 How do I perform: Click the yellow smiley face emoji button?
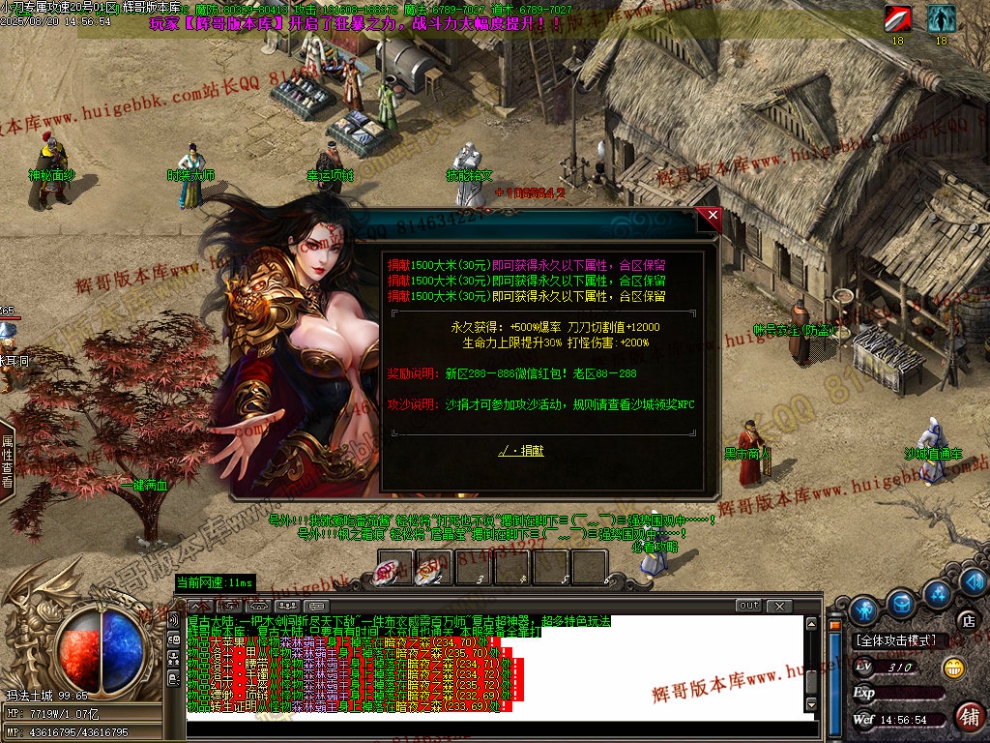955,668
